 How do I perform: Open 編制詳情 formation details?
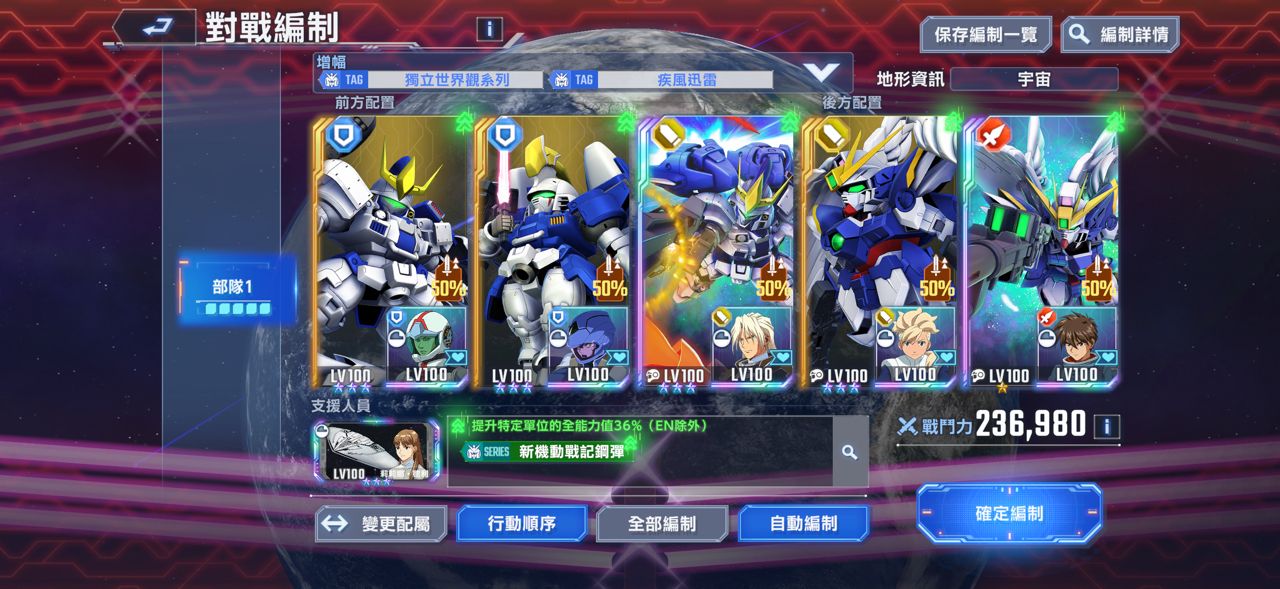(1120, 34)
